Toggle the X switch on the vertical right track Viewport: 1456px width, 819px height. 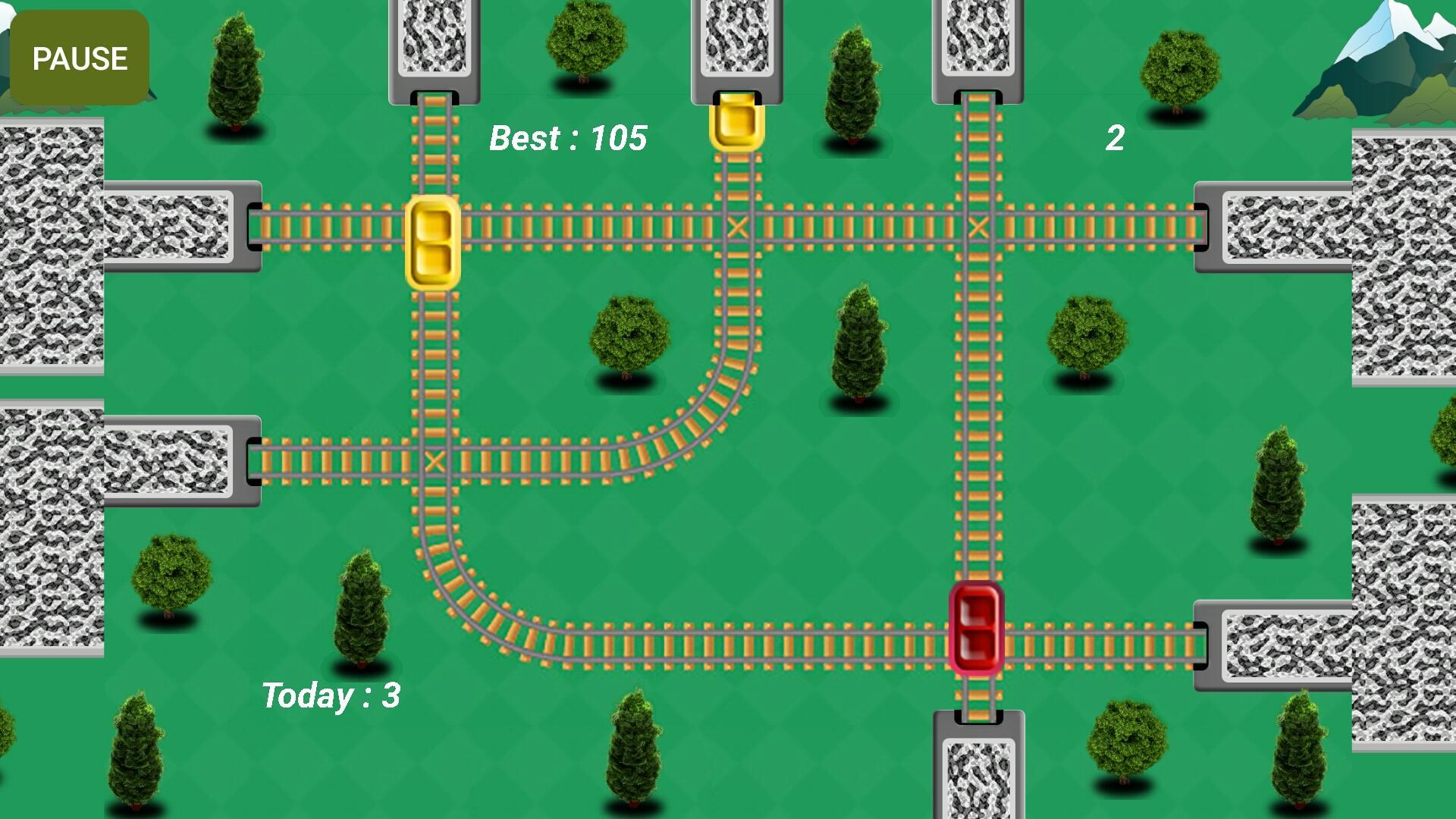(x=977, y=225)
